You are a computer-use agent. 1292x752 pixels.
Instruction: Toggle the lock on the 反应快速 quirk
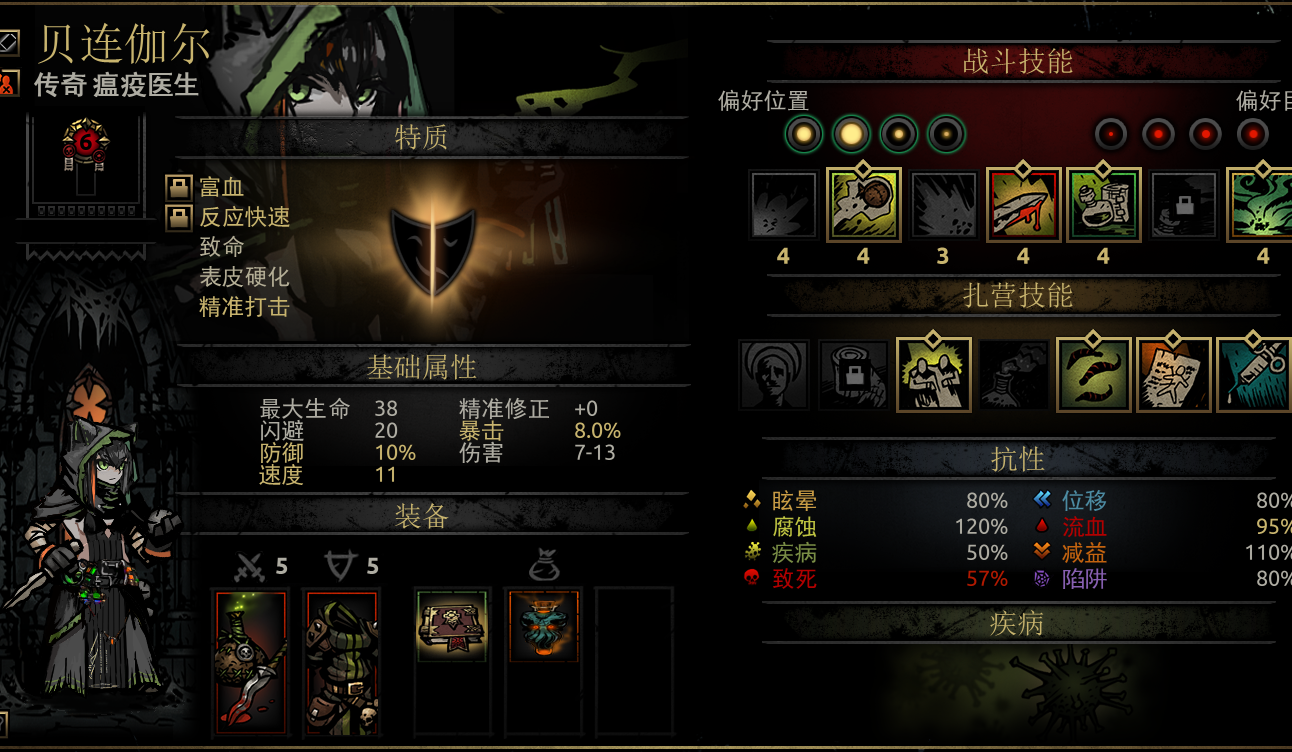pyautogui.click(x=179, y=217)
